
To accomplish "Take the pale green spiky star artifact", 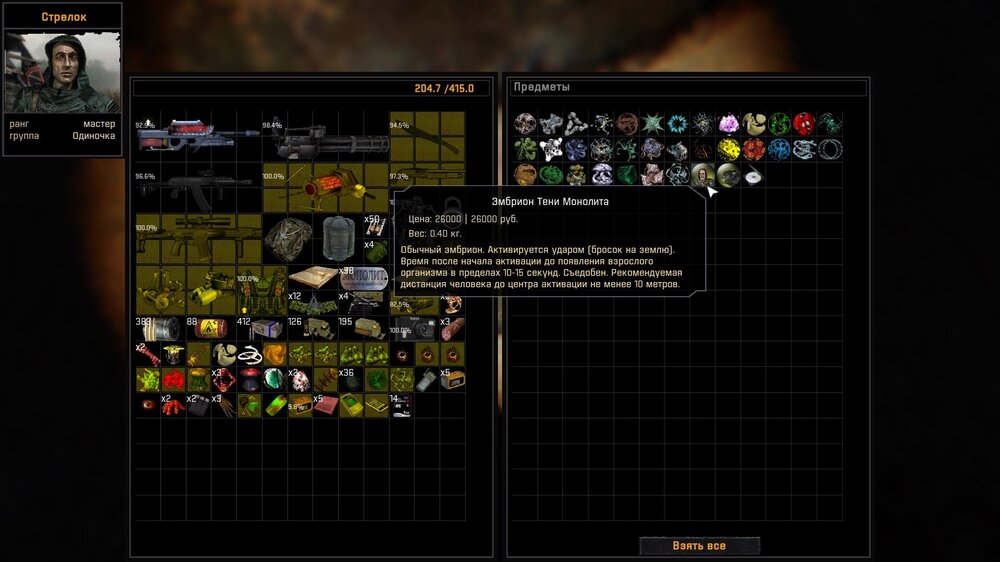I will (x=652, y=124).
